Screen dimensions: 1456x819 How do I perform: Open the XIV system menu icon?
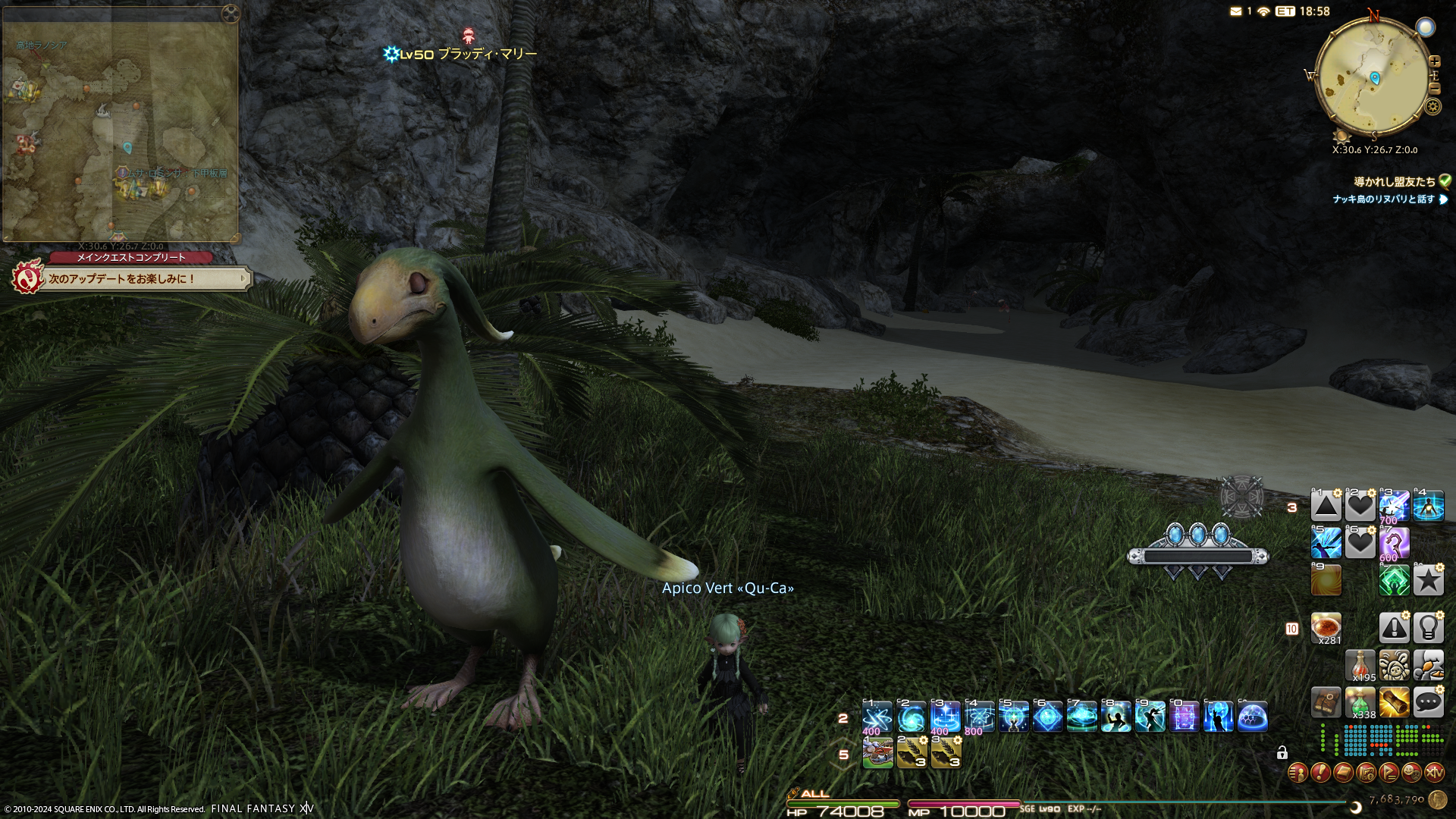pos(1434,773)
